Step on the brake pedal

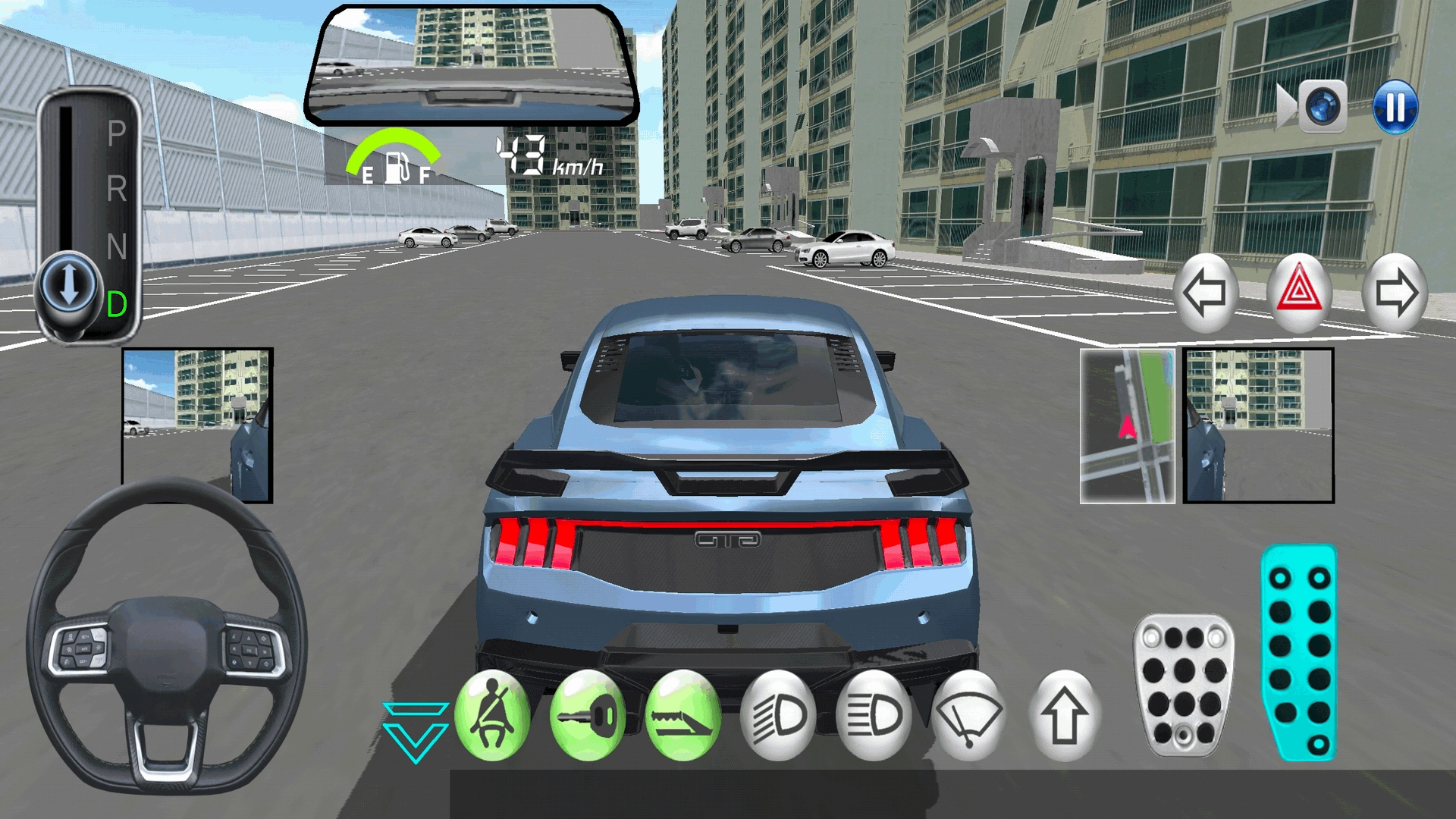(1184, 685)
